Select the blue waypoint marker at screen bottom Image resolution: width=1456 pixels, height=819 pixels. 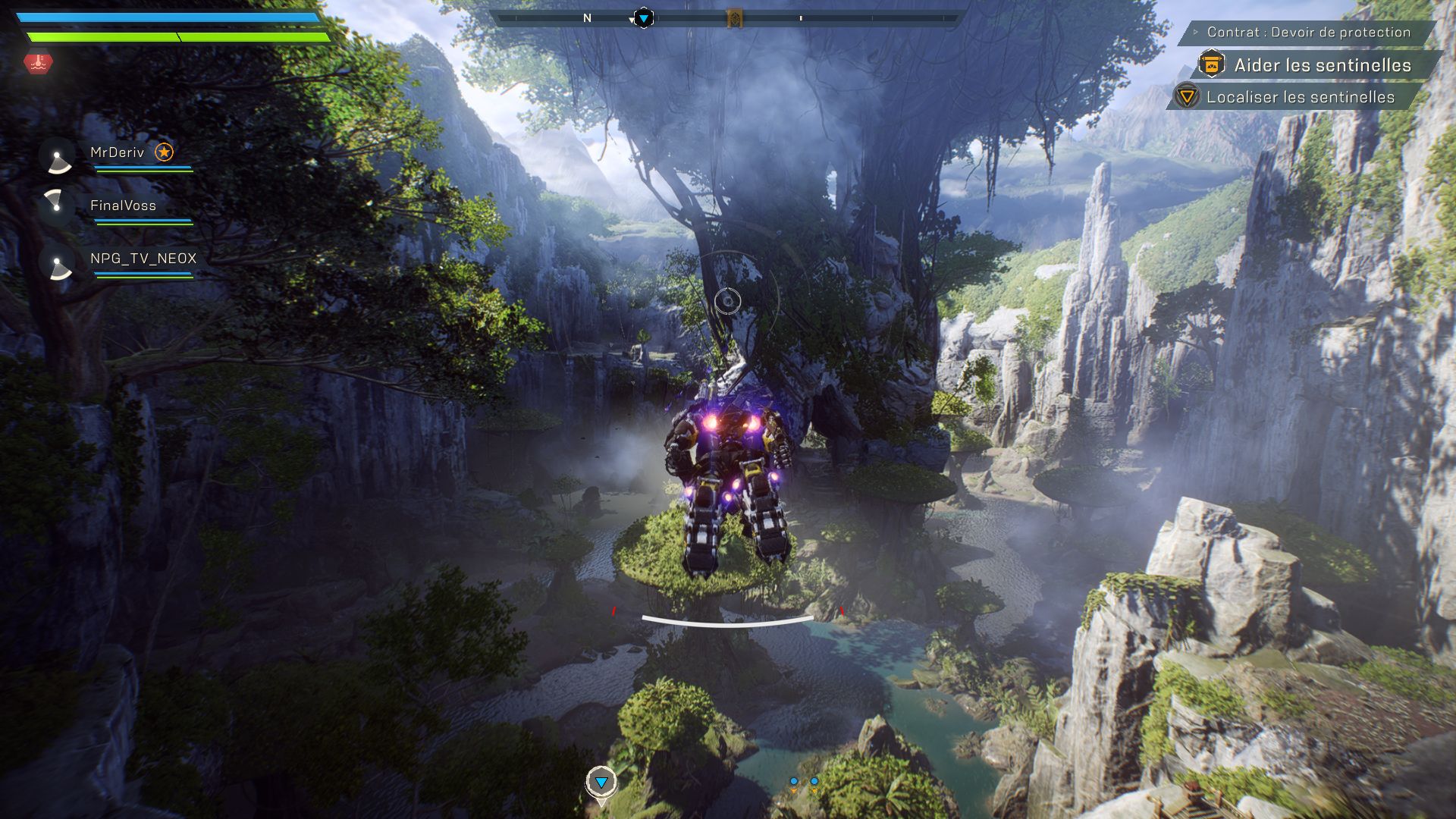click(601, 782)
